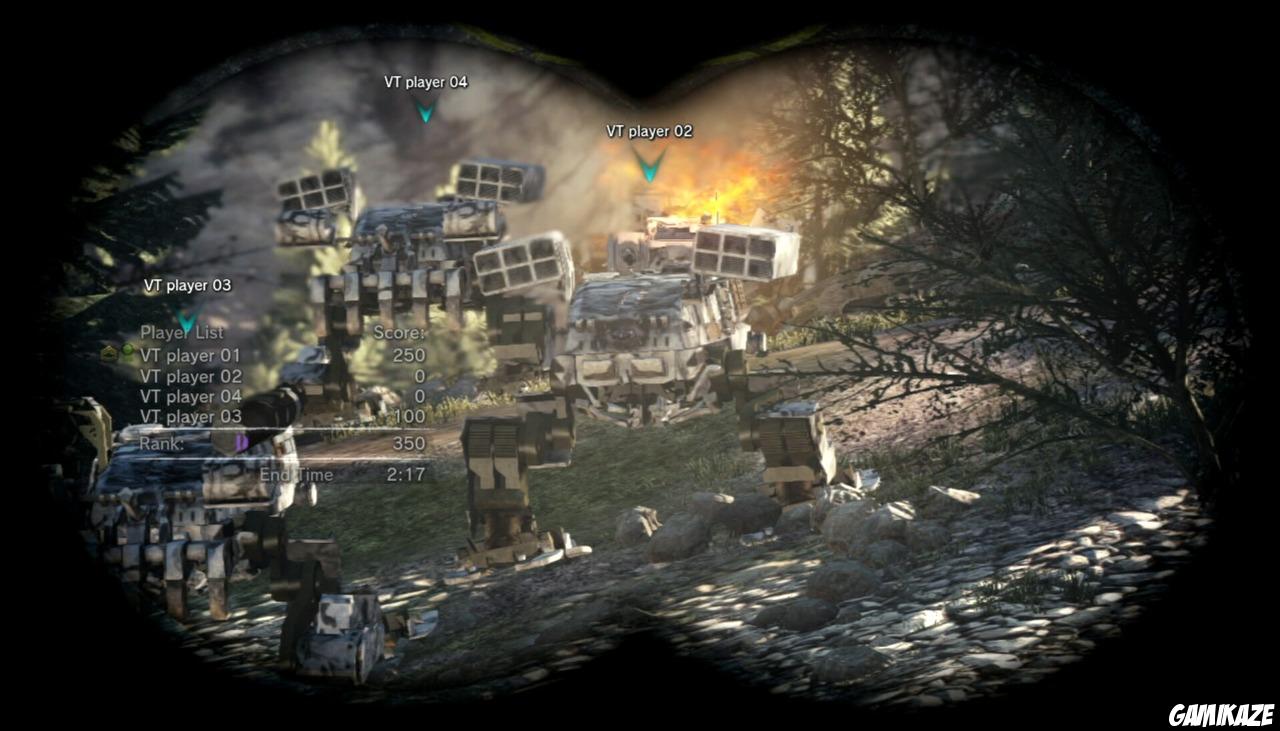Click the 100 score value for VT player 03

point(411,416)
